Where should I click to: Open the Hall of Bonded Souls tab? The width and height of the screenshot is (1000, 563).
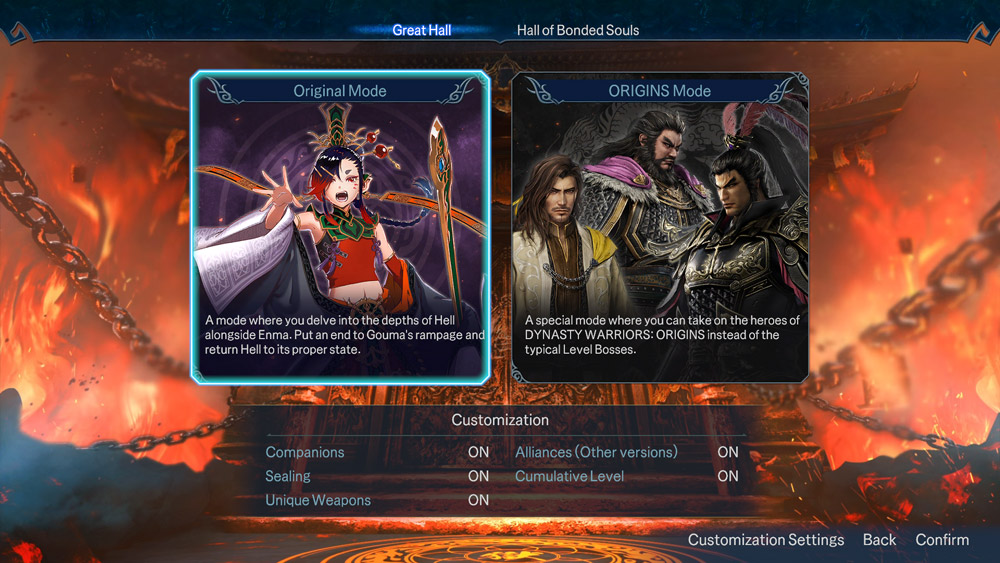pyautogui.click(x=577, y=30)
